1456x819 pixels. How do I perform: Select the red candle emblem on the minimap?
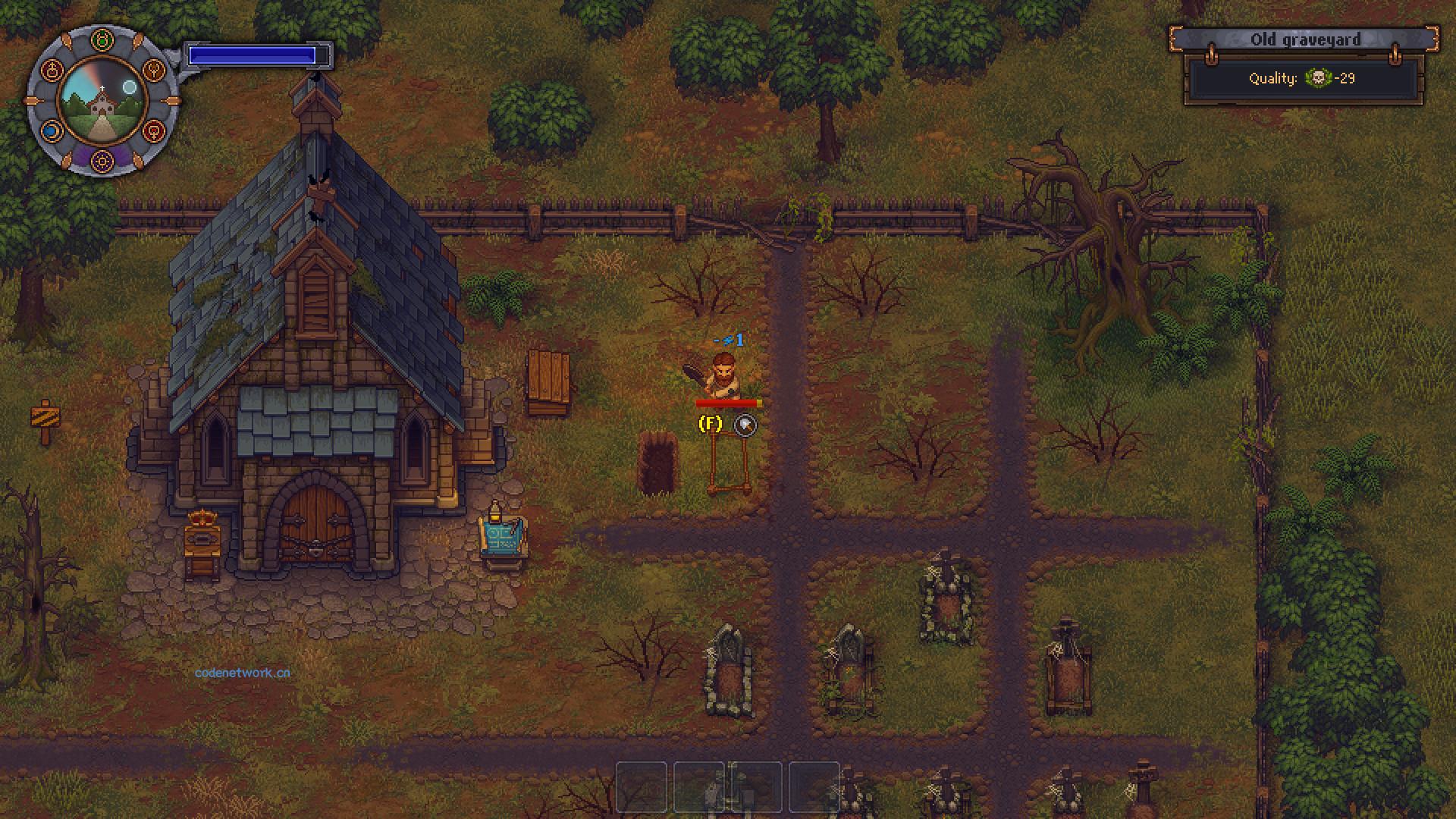[52, 70]
